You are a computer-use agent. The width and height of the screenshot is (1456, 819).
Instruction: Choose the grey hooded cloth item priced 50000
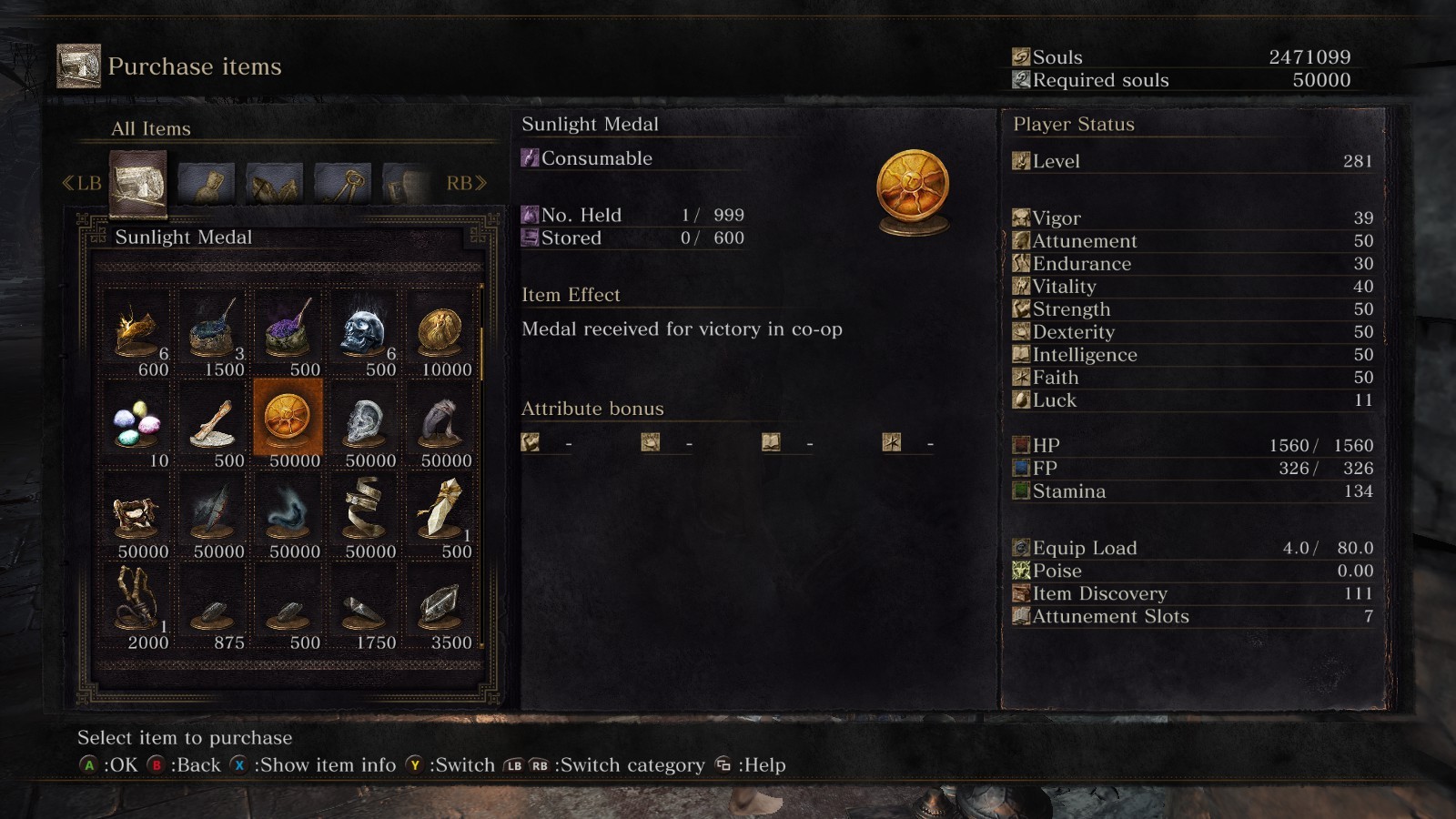(440, 423)
